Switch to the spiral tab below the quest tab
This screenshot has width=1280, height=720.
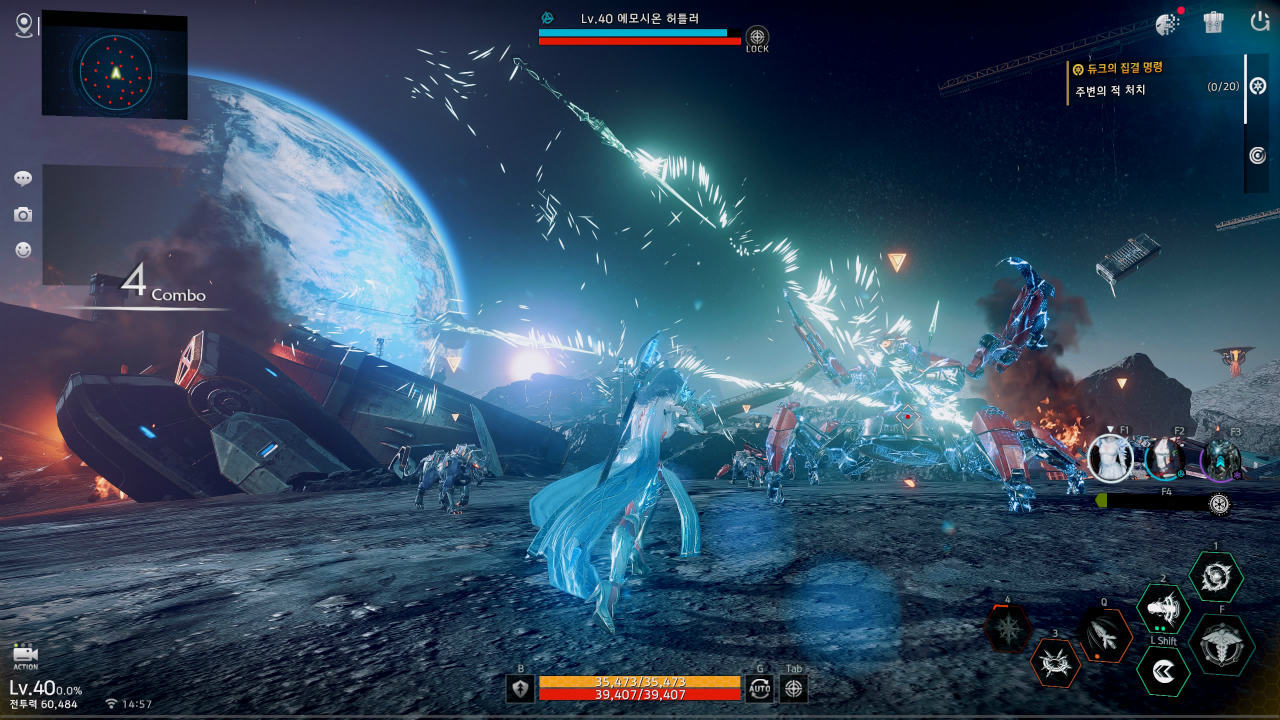(x=1258, y=155)
